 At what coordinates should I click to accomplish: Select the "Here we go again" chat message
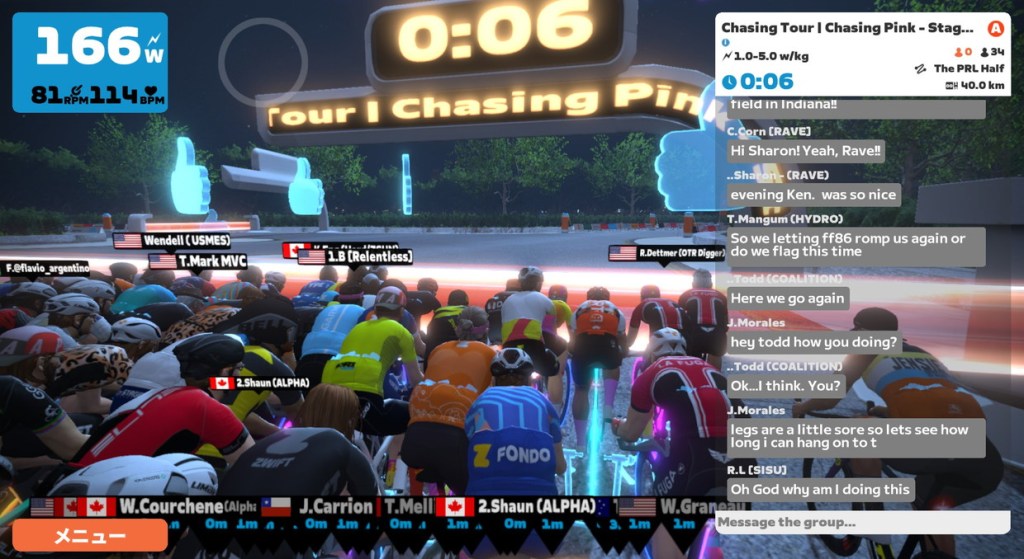click(788, 298)
